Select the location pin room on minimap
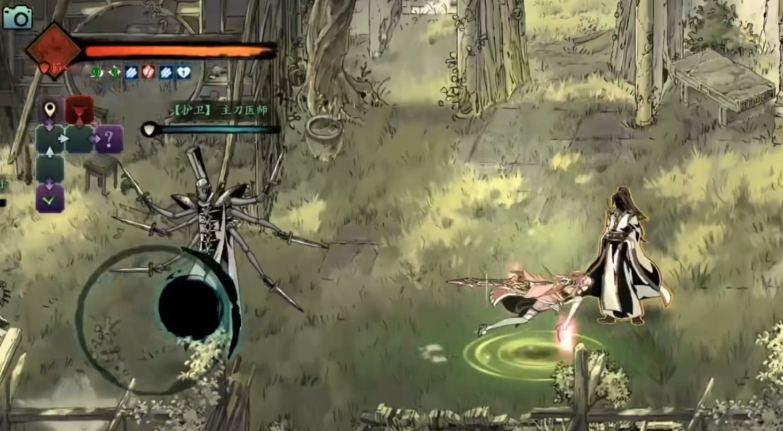 coord(50,110)
